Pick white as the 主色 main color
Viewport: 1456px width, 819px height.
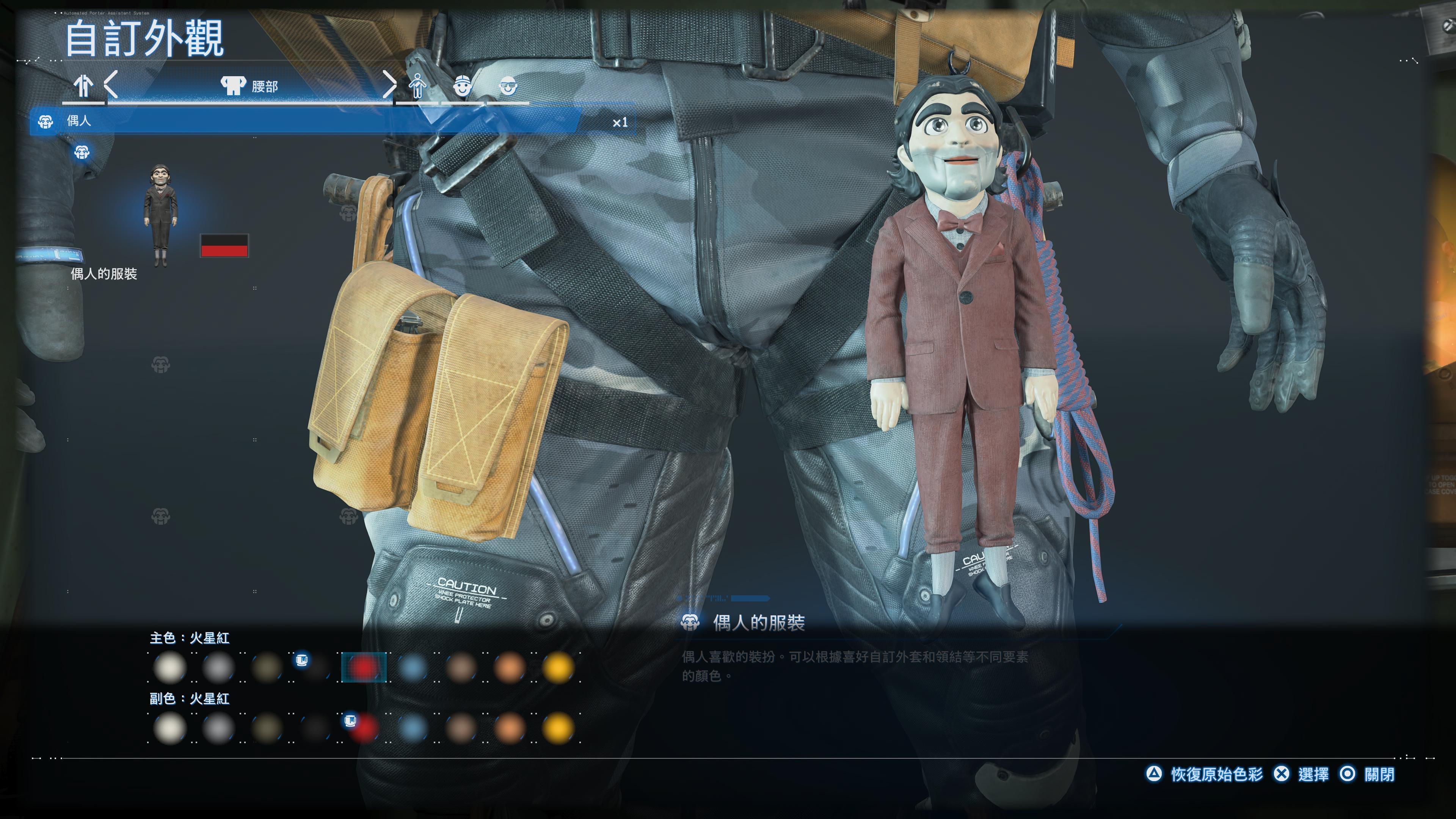(x=170, y=667)
